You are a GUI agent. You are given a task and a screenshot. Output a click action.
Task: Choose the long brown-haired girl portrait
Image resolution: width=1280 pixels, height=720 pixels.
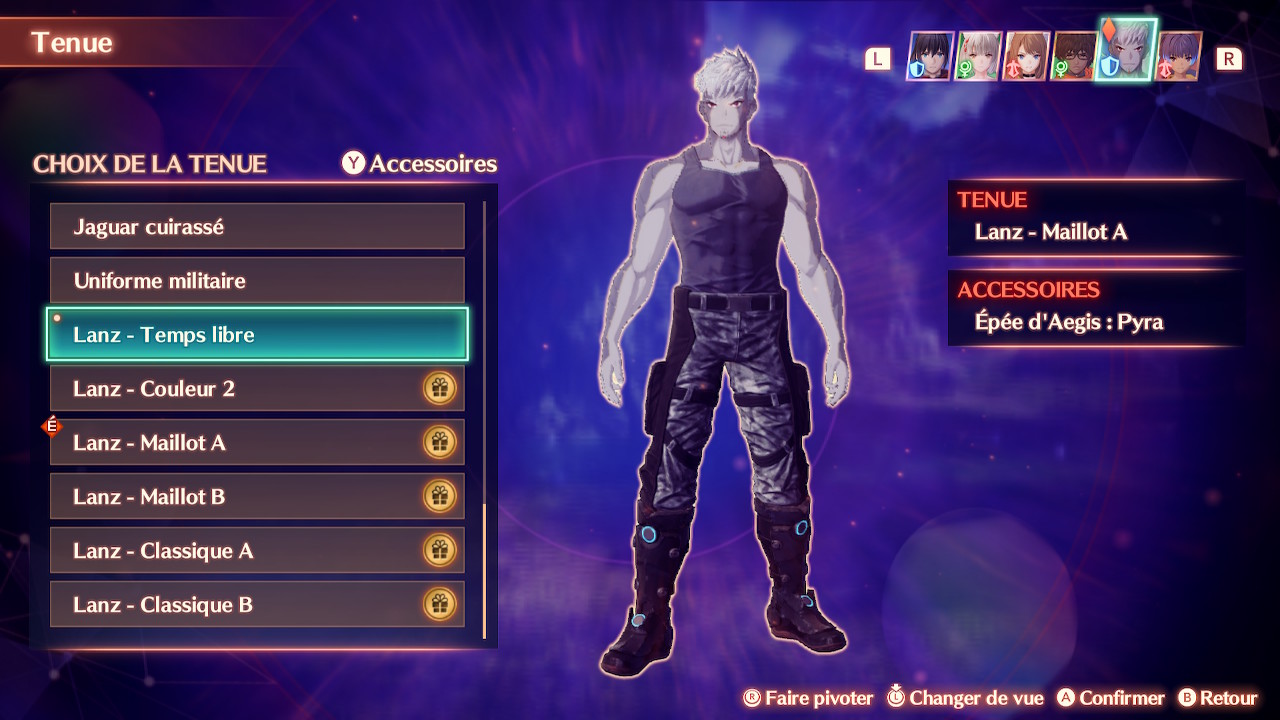(x=1026, y=57)
